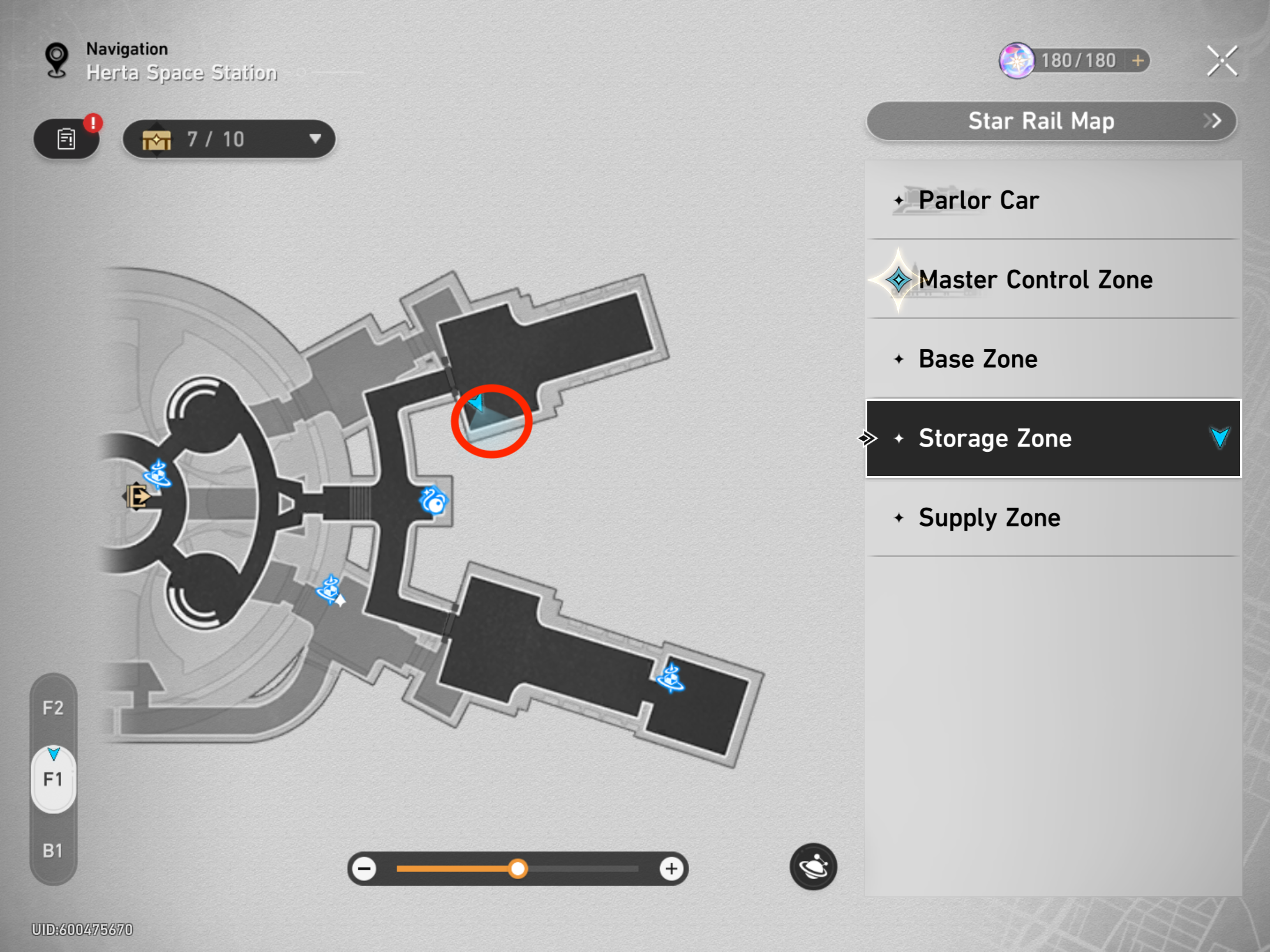1270x952 pixels.
Task: Open the clipboard icon with red alert
Action: point(66,139)
